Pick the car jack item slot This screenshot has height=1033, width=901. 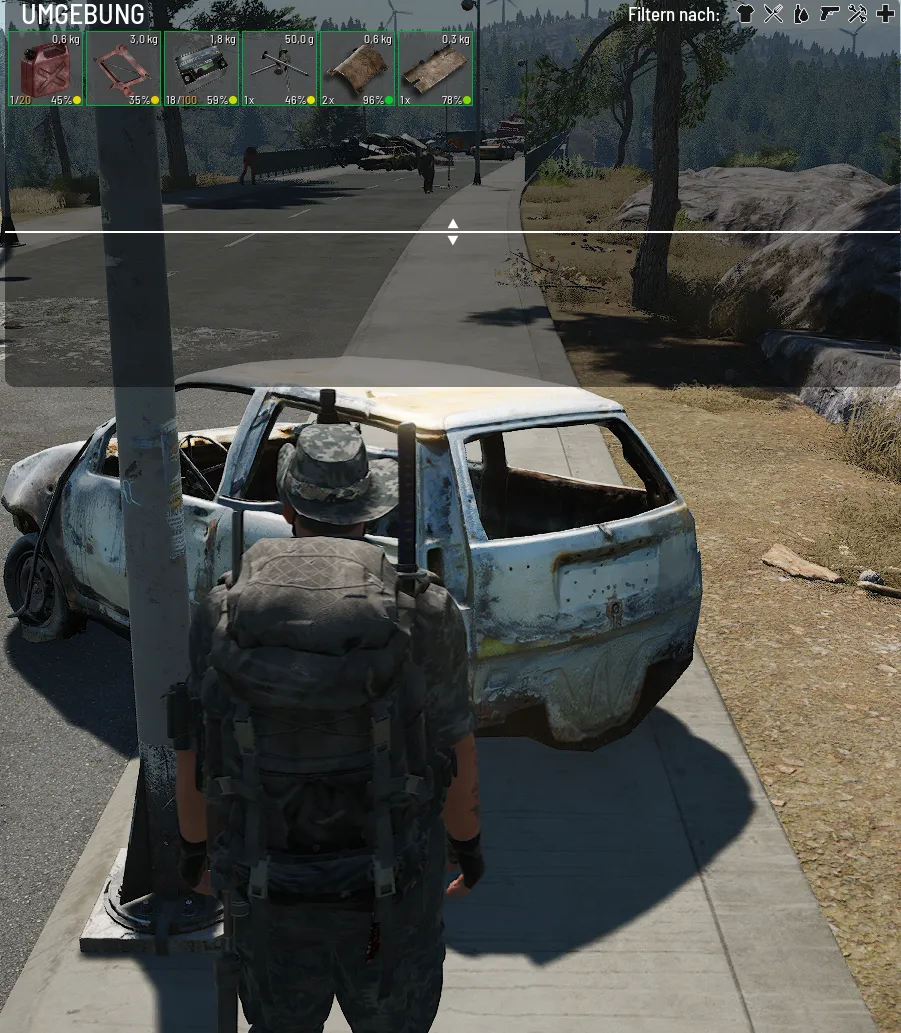coord(123,68)
